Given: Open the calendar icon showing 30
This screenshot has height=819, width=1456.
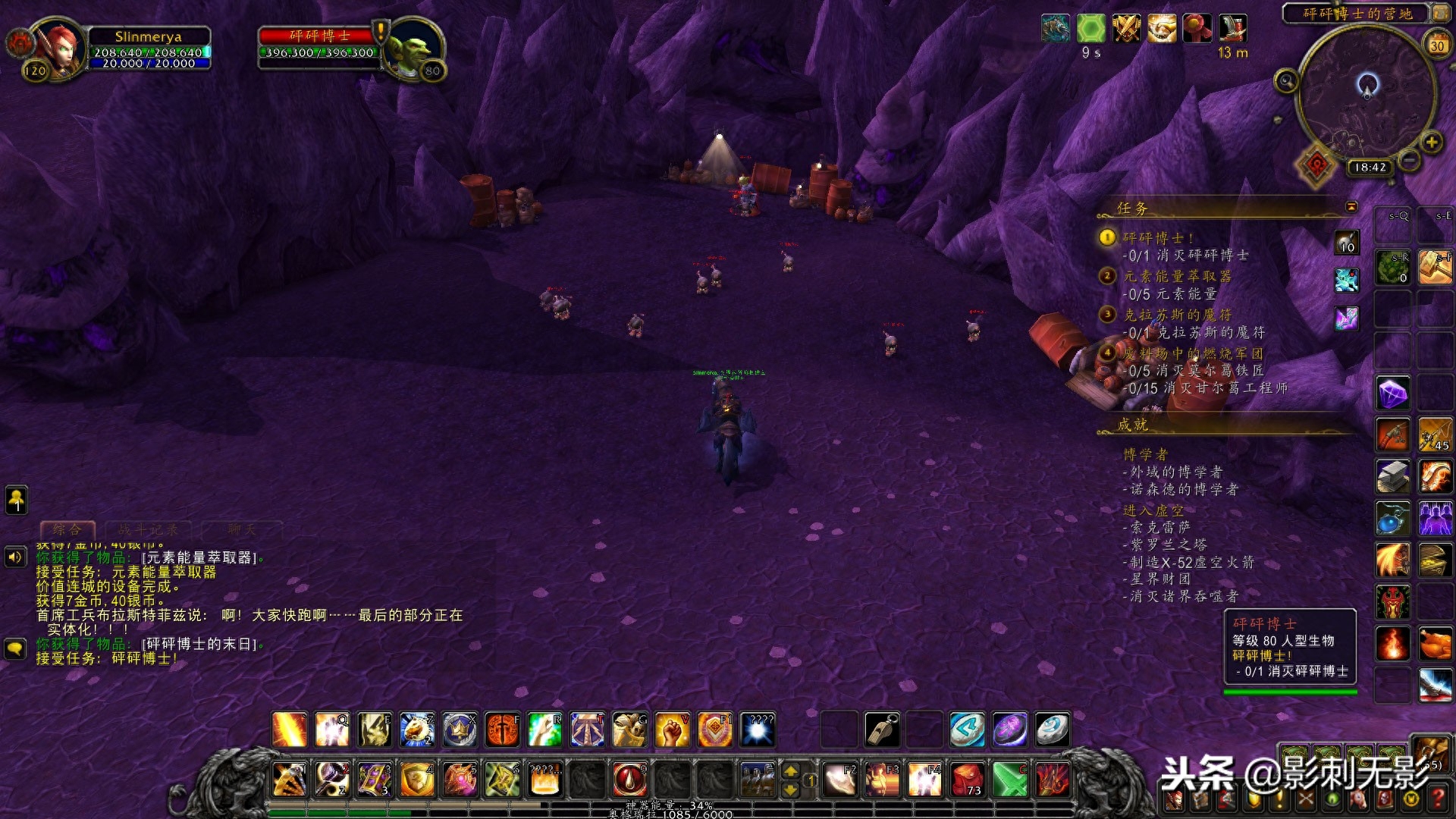Looking at the screenshot, I should tap(1437, 44).
